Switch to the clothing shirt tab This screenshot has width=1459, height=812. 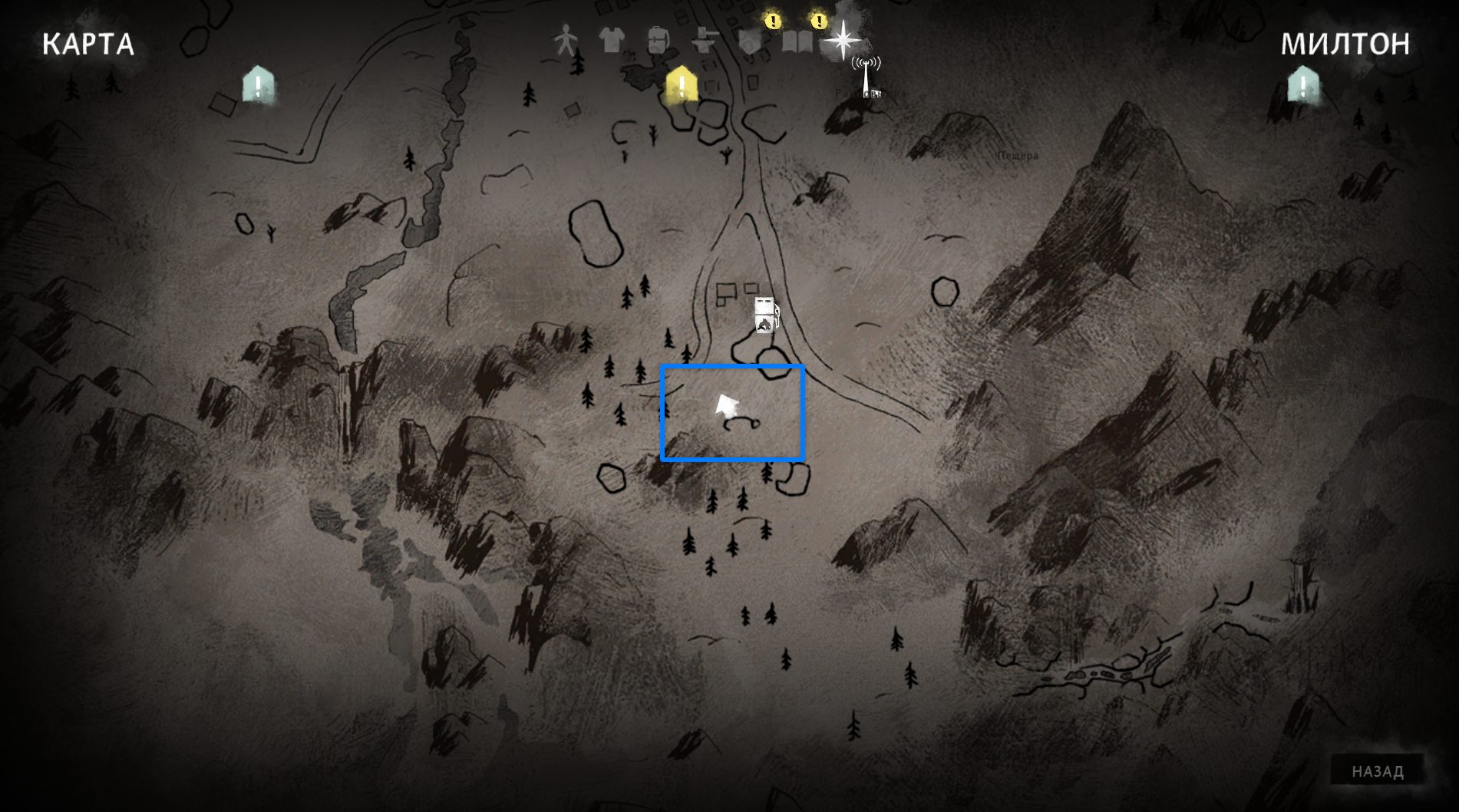(612, 40)
